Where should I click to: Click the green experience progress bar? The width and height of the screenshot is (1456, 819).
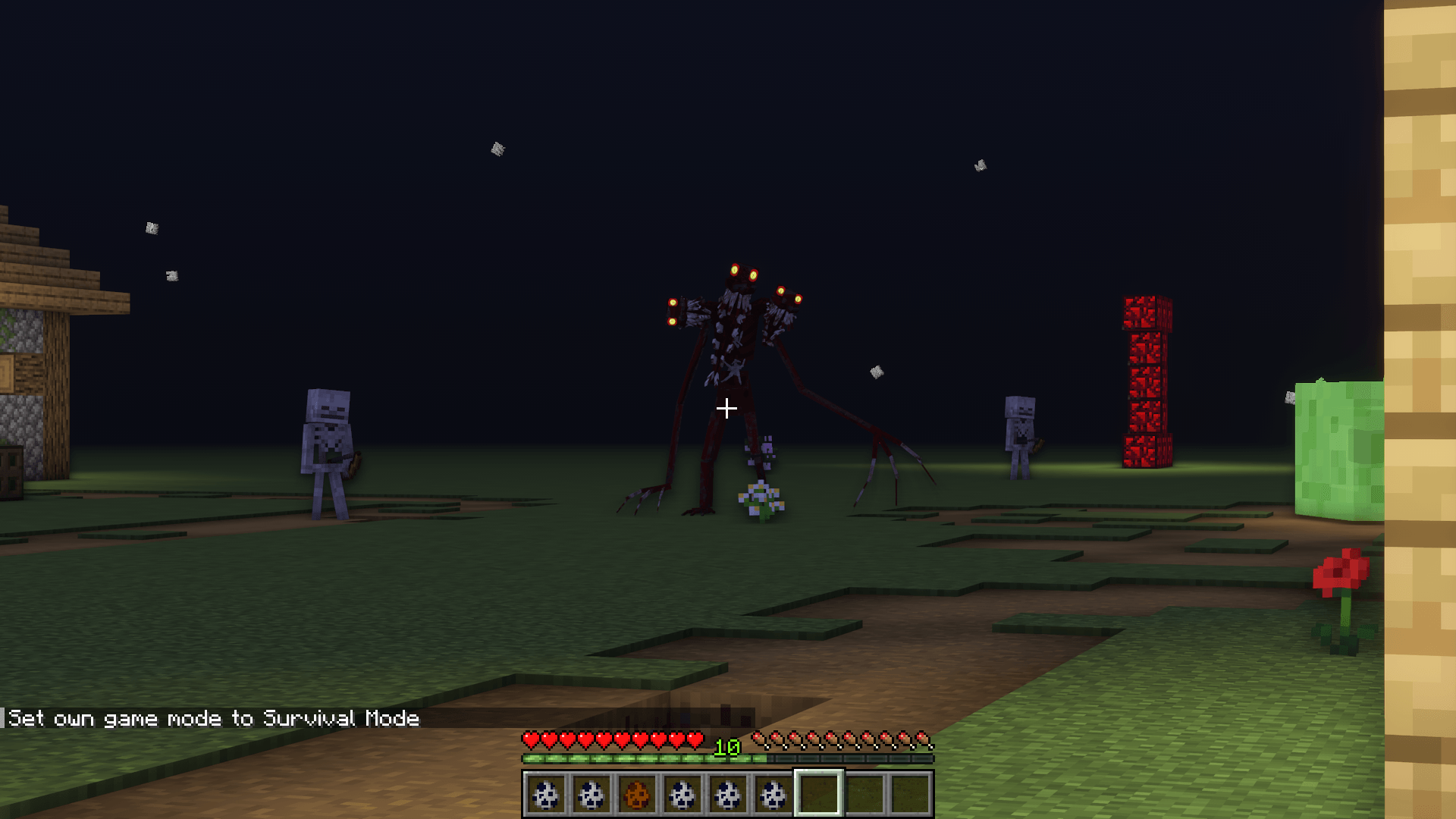pos(645,758)
